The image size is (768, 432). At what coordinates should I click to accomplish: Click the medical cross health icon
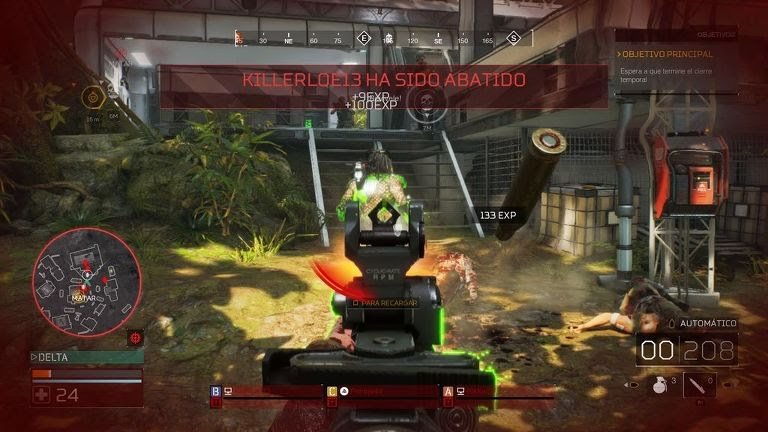click(x=41, y=394)
